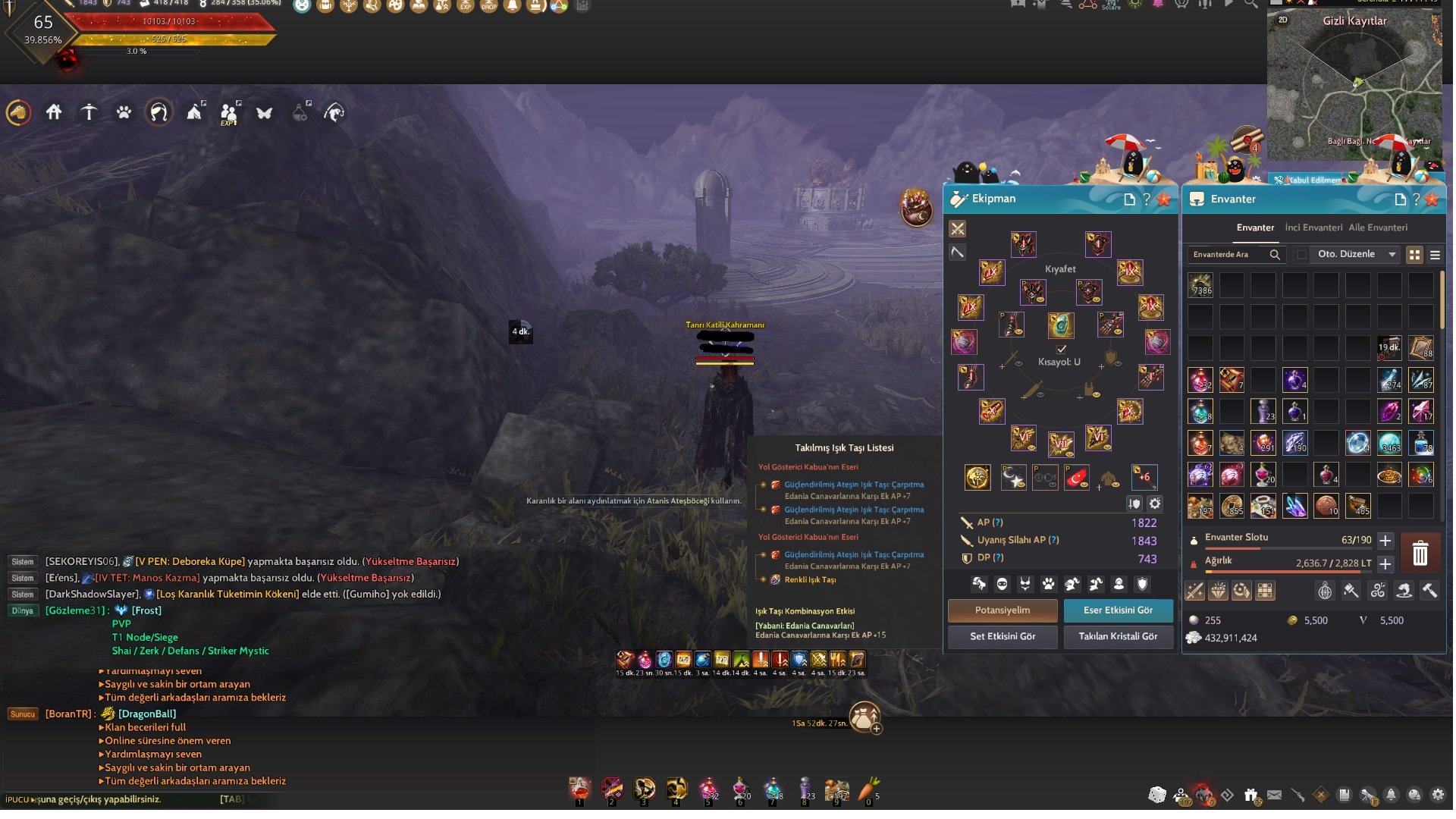Open the Potansiyelim panel
This screenshot has height=819, width=1456.
tap(1002, 610)
